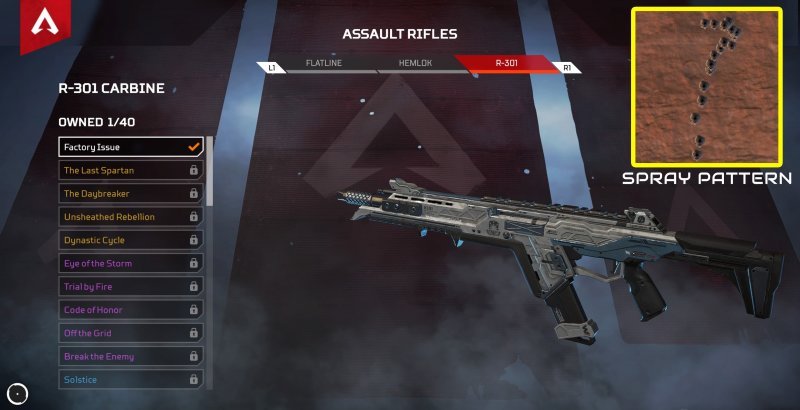Open the spray pattern thumbnail
The height and width of the screenshot is (410, 800).
coord(705,87)
